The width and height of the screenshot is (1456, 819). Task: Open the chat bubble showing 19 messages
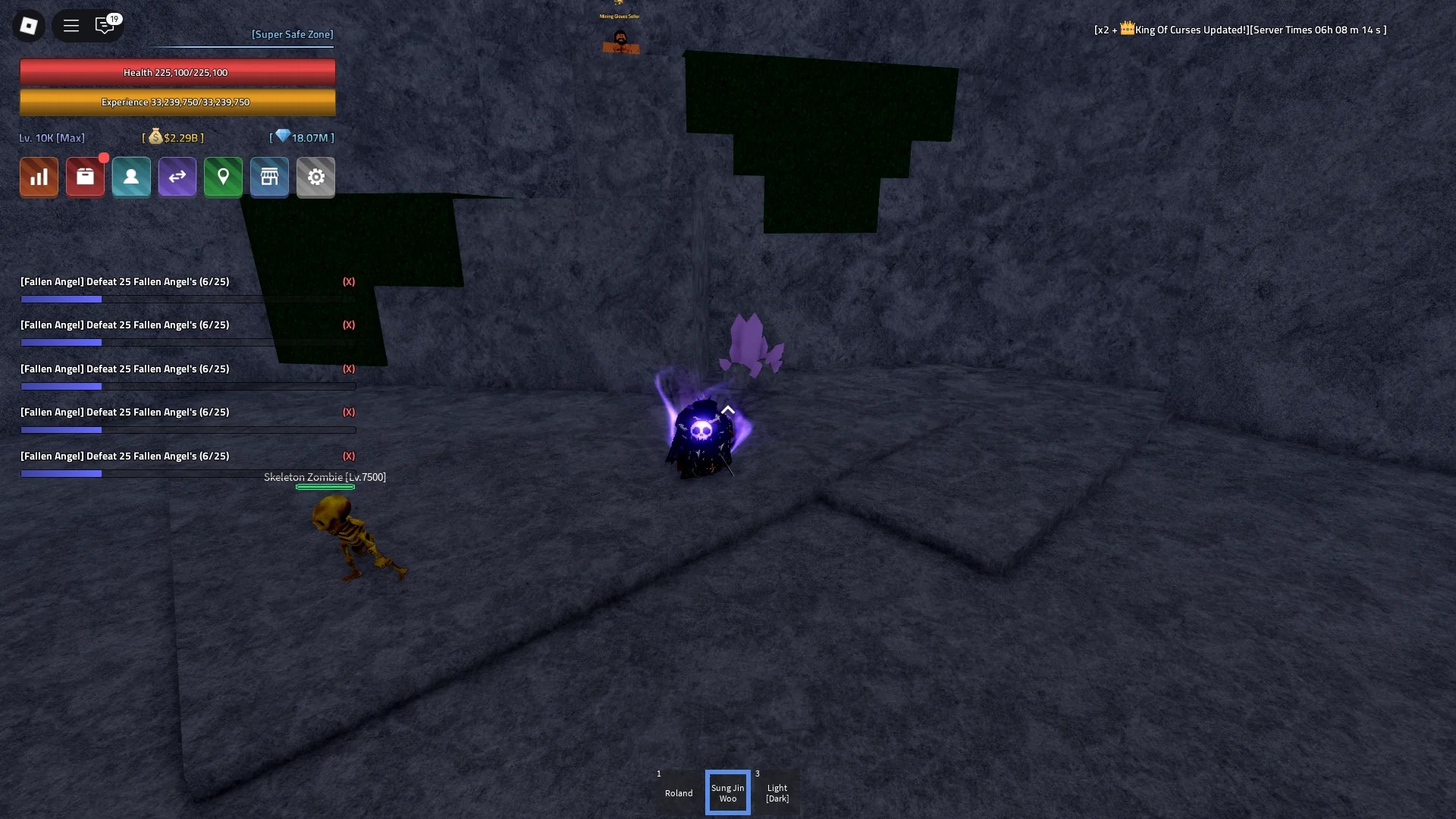(105, 25)
